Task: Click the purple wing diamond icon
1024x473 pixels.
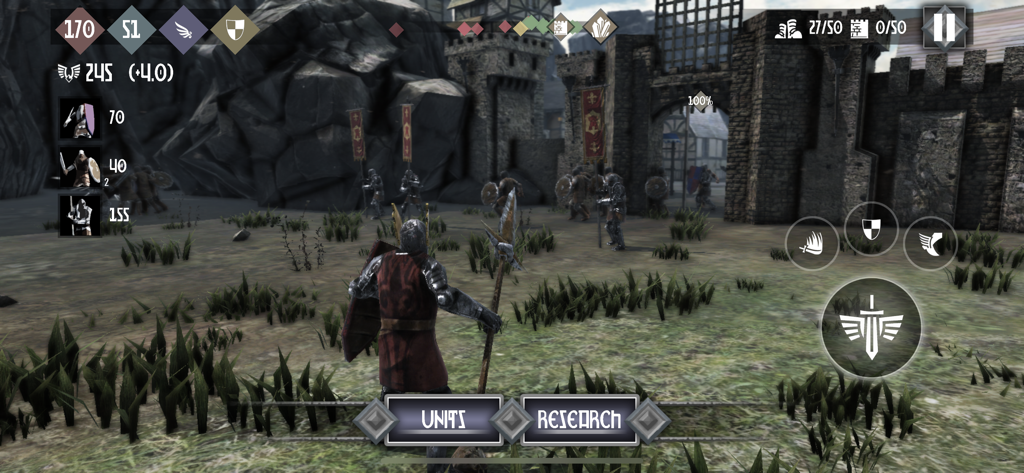Action: pyautogui.click(x=183, y=28)
